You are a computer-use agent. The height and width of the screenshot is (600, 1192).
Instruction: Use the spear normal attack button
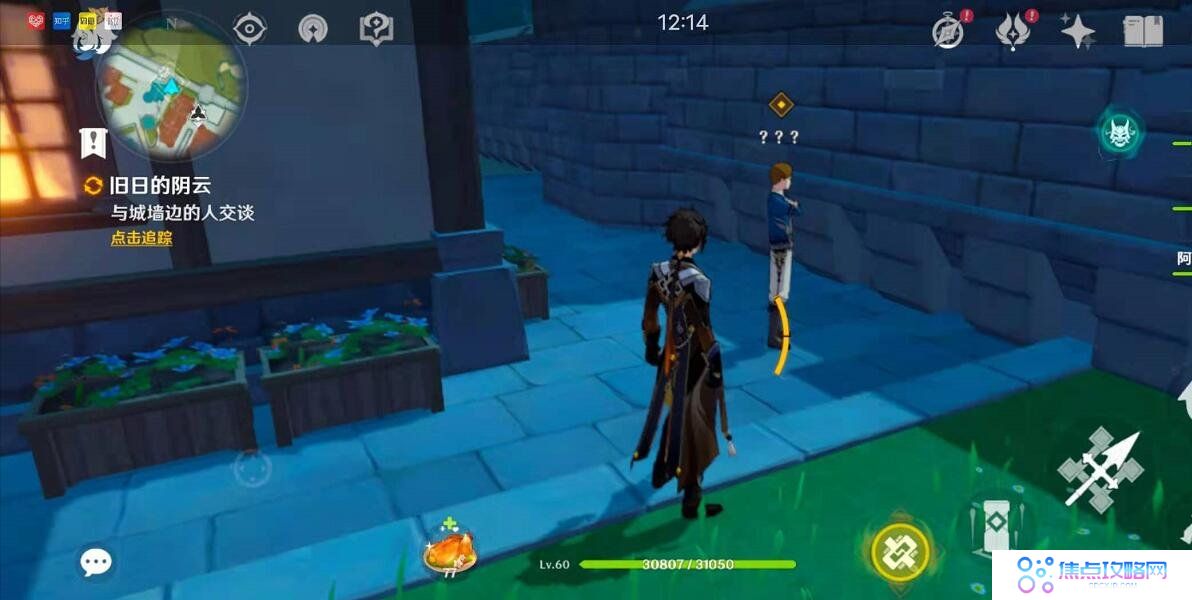1100,469
